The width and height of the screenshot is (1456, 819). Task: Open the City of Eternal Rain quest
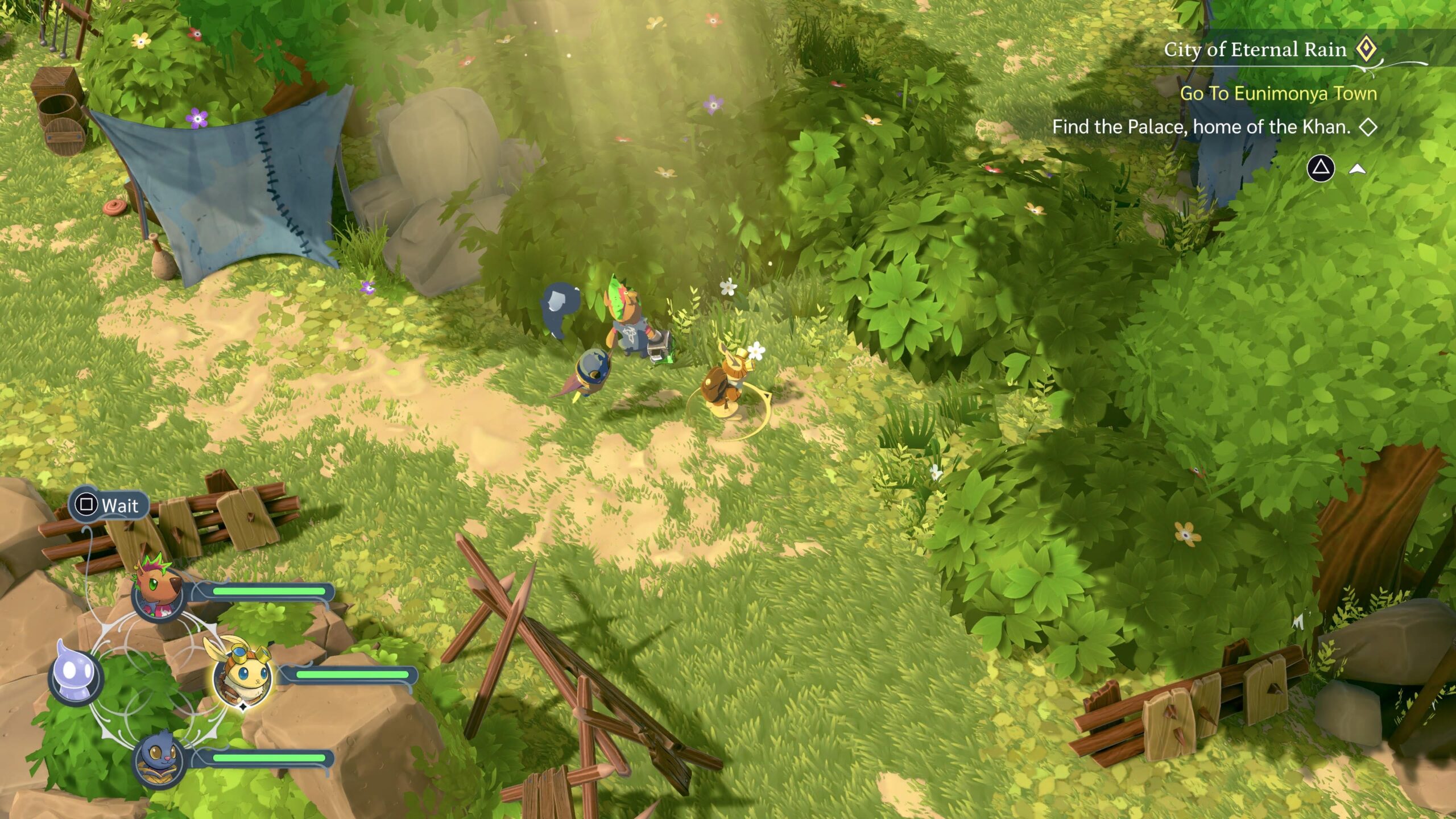(1255, 49)
